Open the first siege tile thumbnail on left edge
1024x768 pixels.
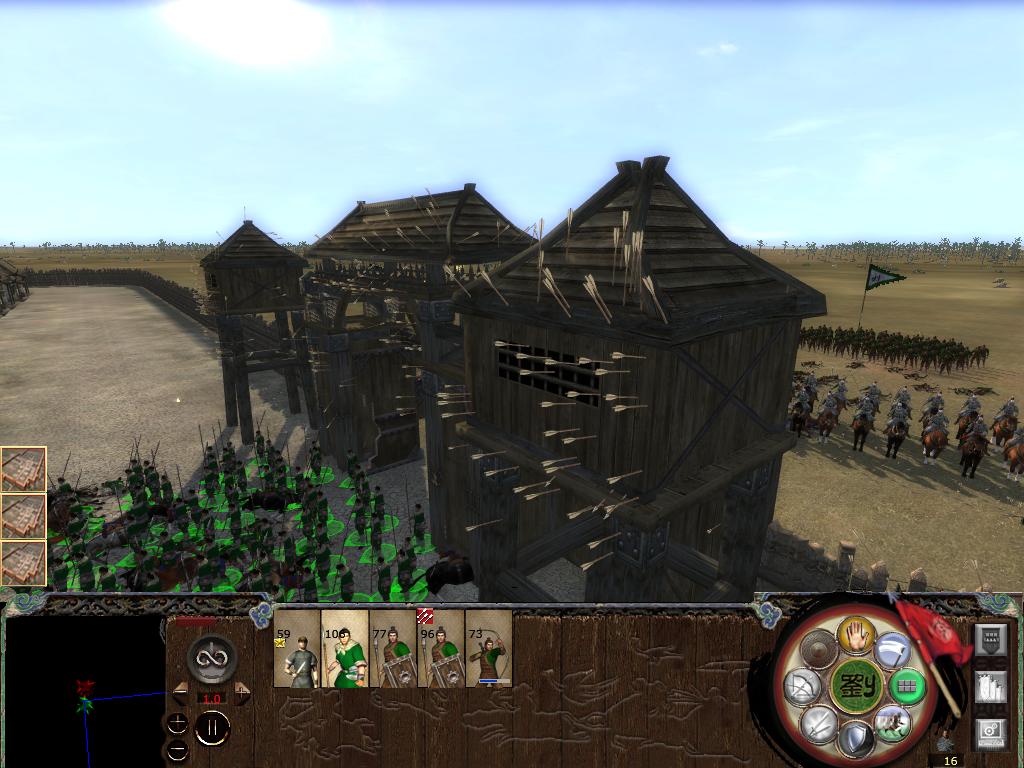[x=23, y=469]
